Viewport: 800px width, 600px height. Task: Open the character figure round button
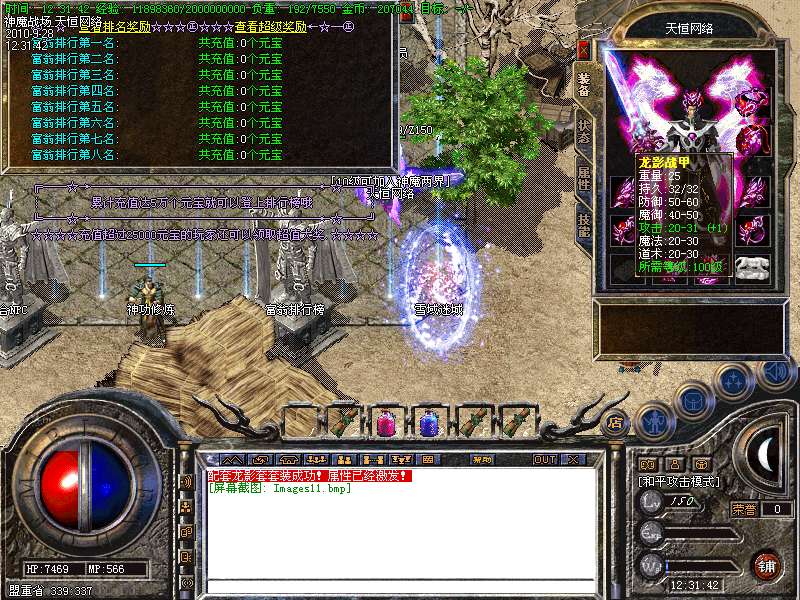653,420
